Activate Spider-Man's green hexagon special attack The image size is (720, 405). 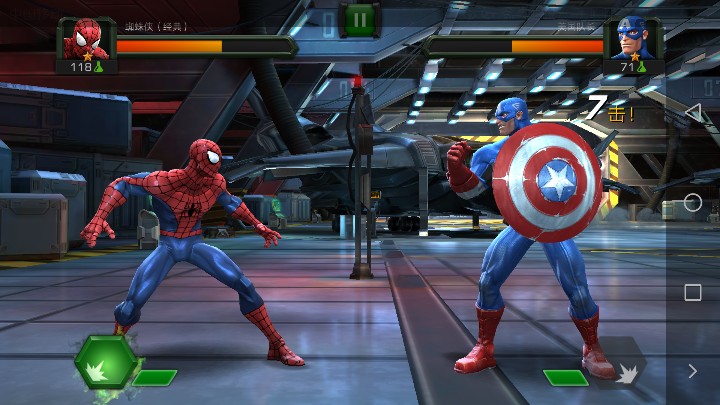(x=105, y=364)
